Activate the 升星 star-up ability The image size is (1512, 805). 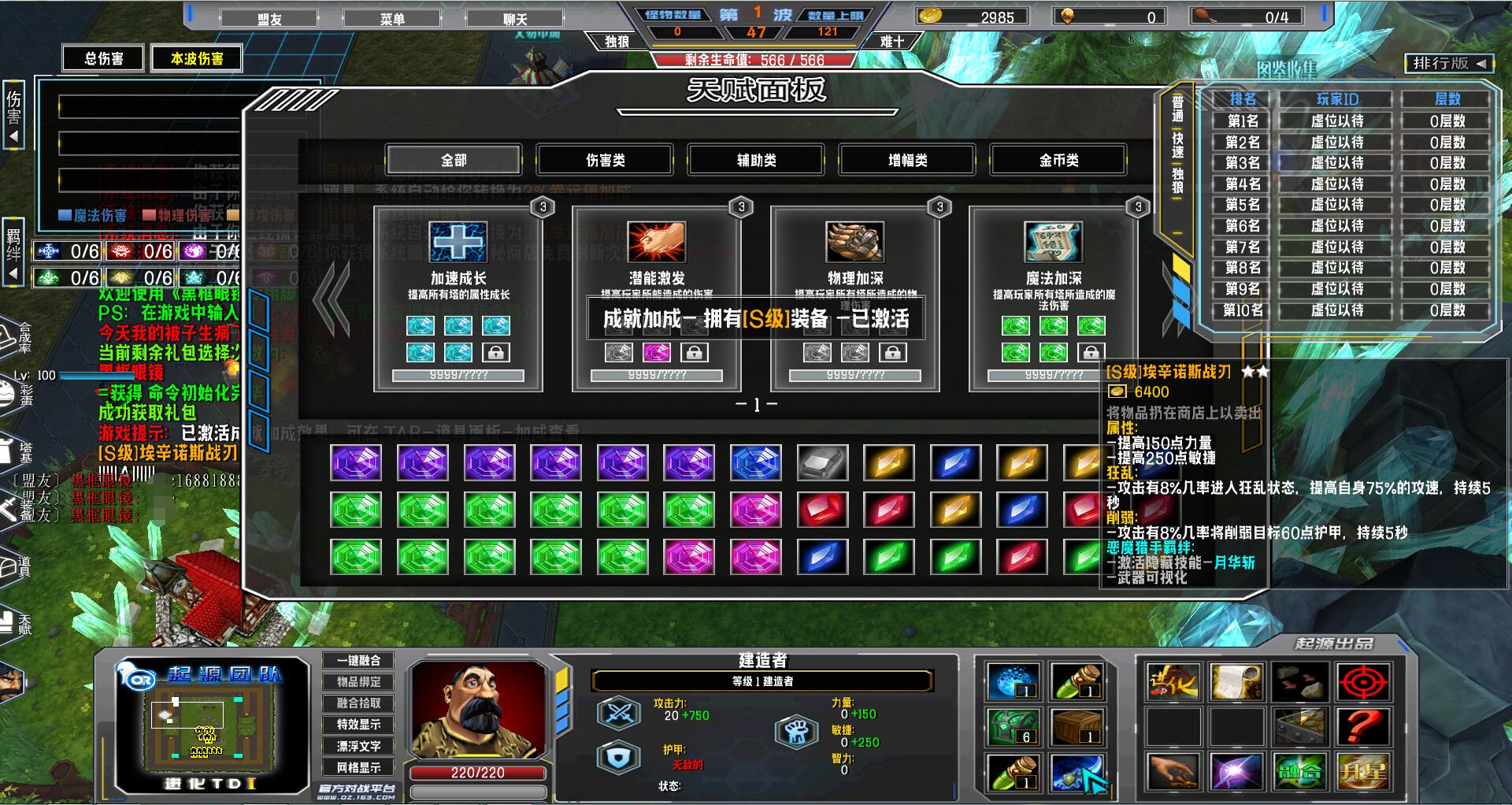coord(1362,772)
